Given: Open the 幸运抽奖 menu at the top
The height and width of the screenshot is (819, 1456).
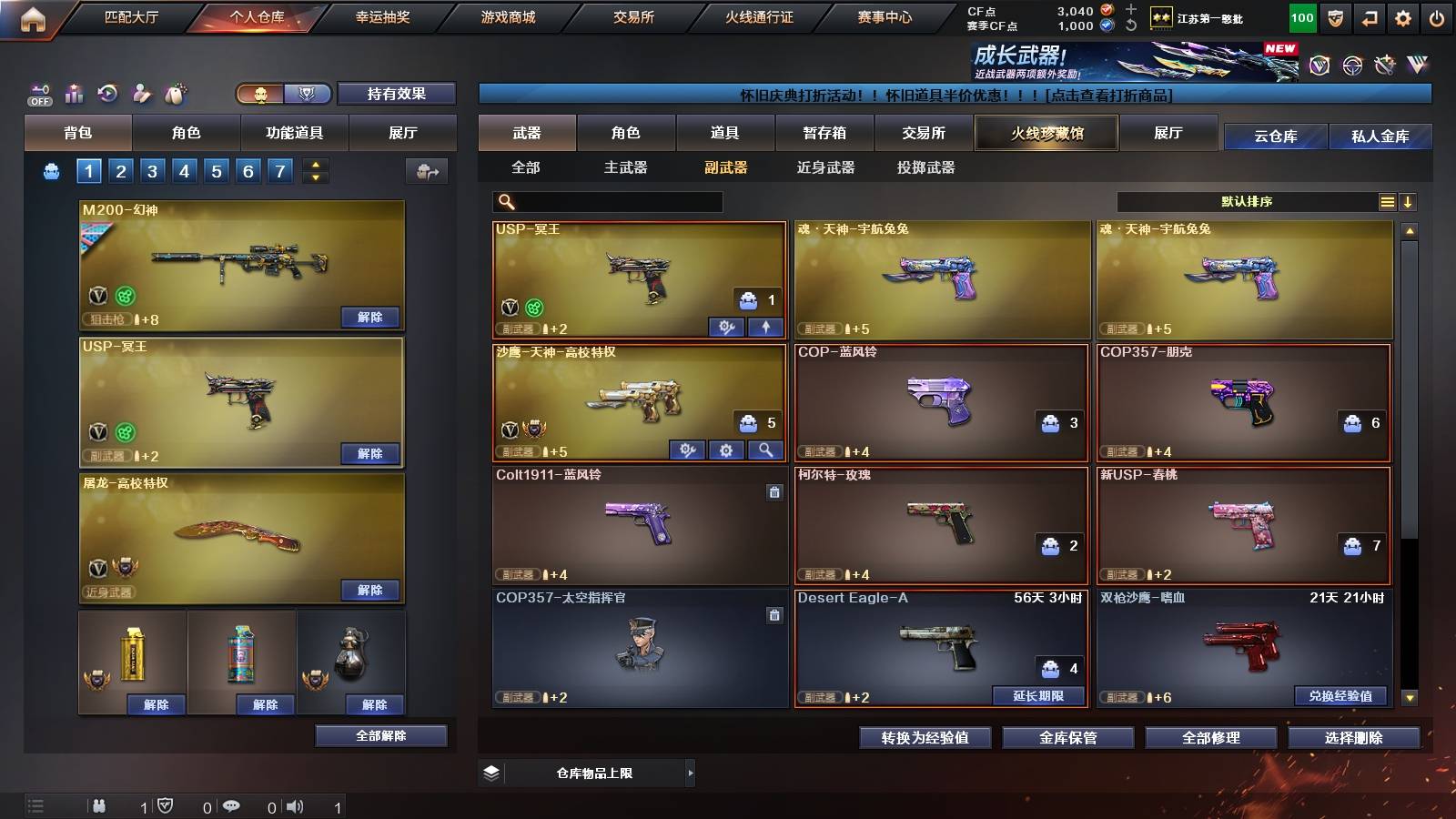Looking at the screenshot, I should (x=380, y=15).
